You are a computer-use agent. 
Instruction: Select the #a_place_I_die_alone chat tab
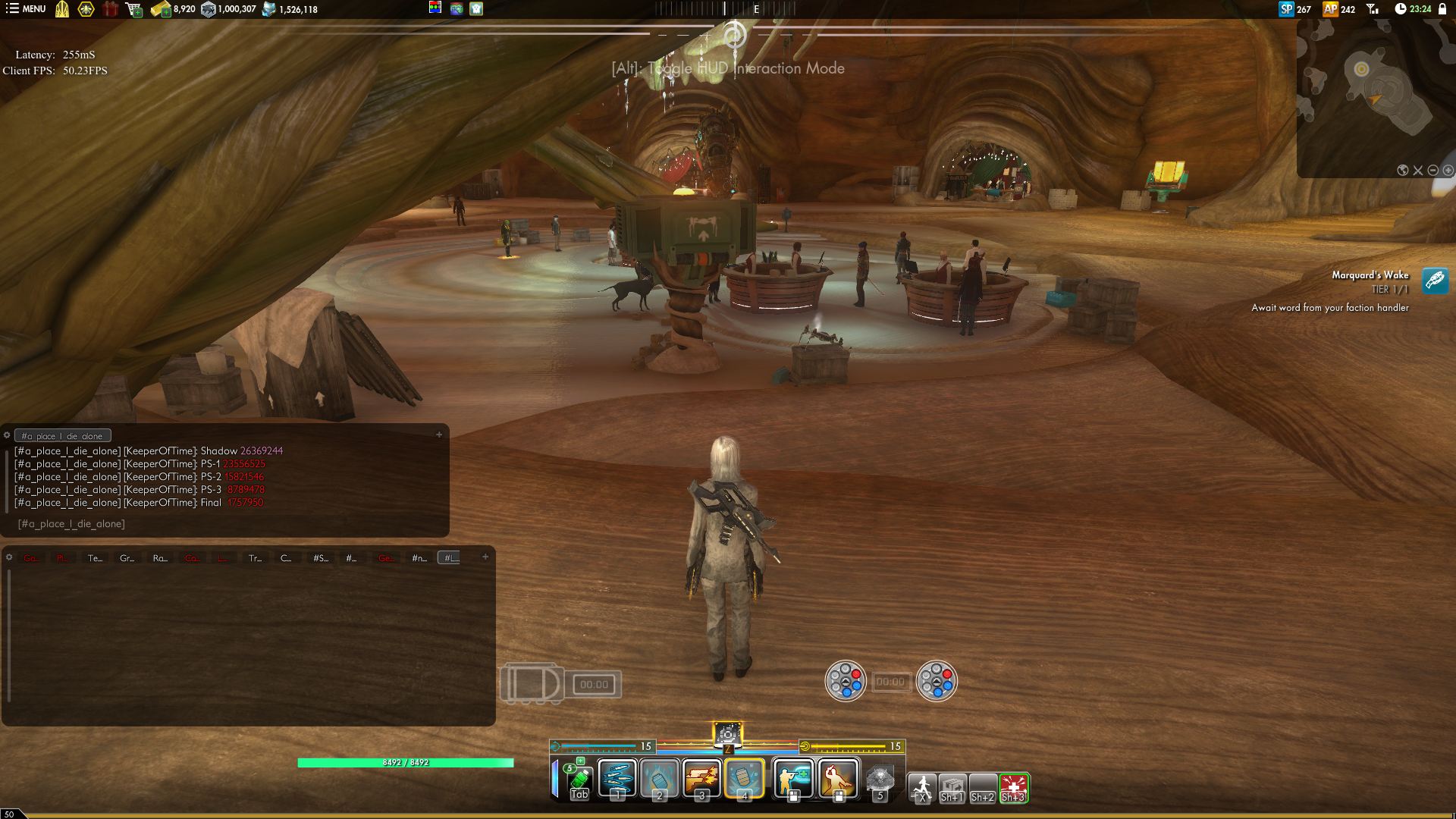point(63,436)
